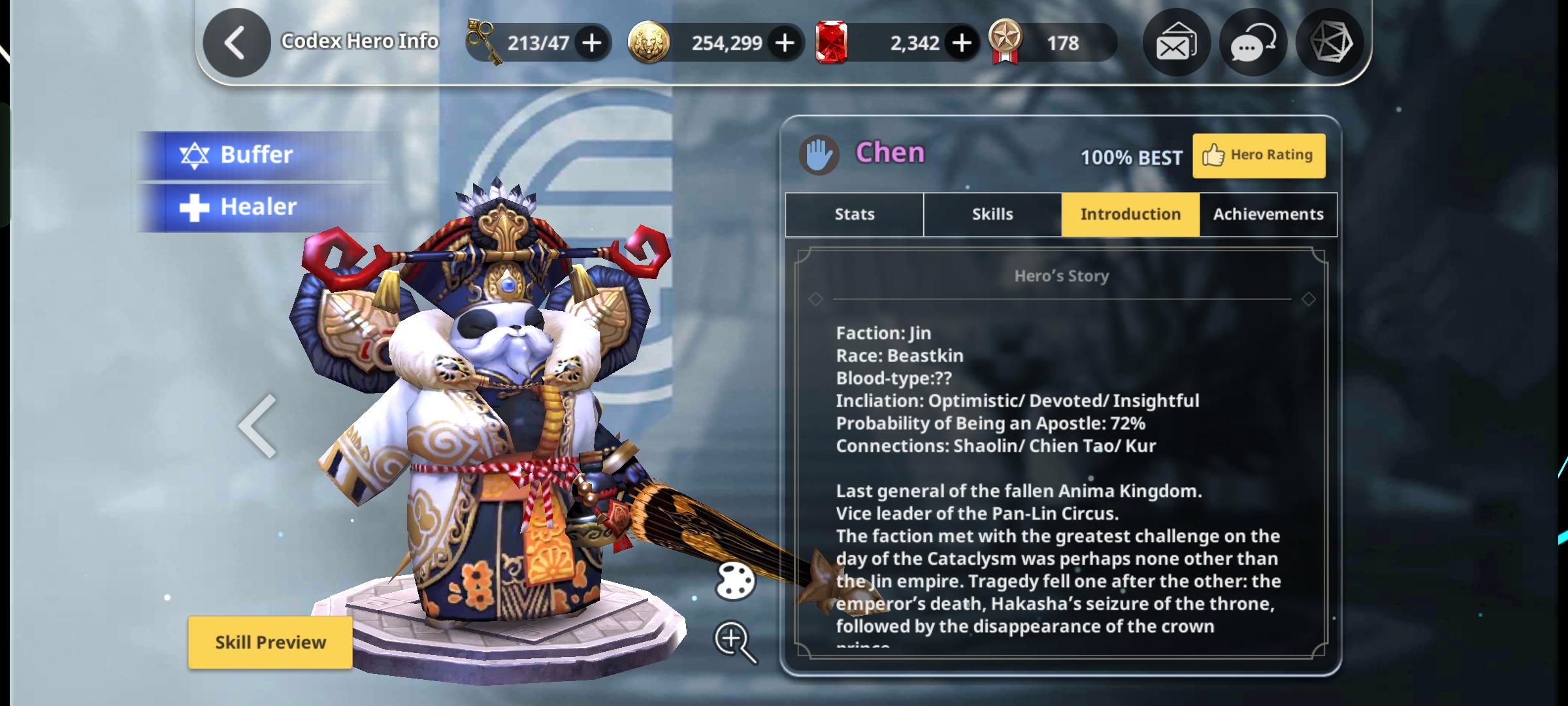
Task: Purchase rubies with the plus button
Action: pos(962,43)
